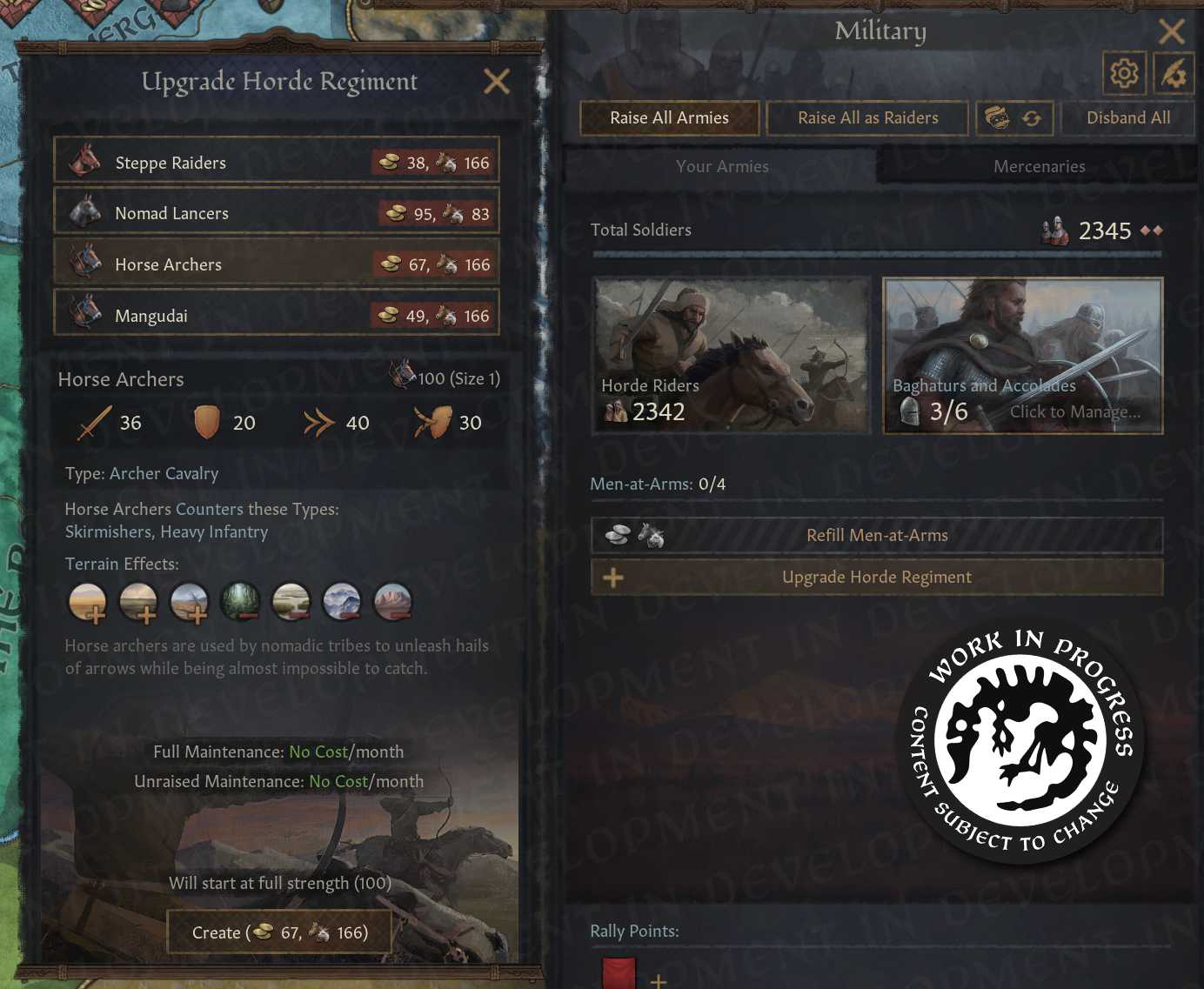
Task: Switch to the Your Armies tab
Action: 723,166
